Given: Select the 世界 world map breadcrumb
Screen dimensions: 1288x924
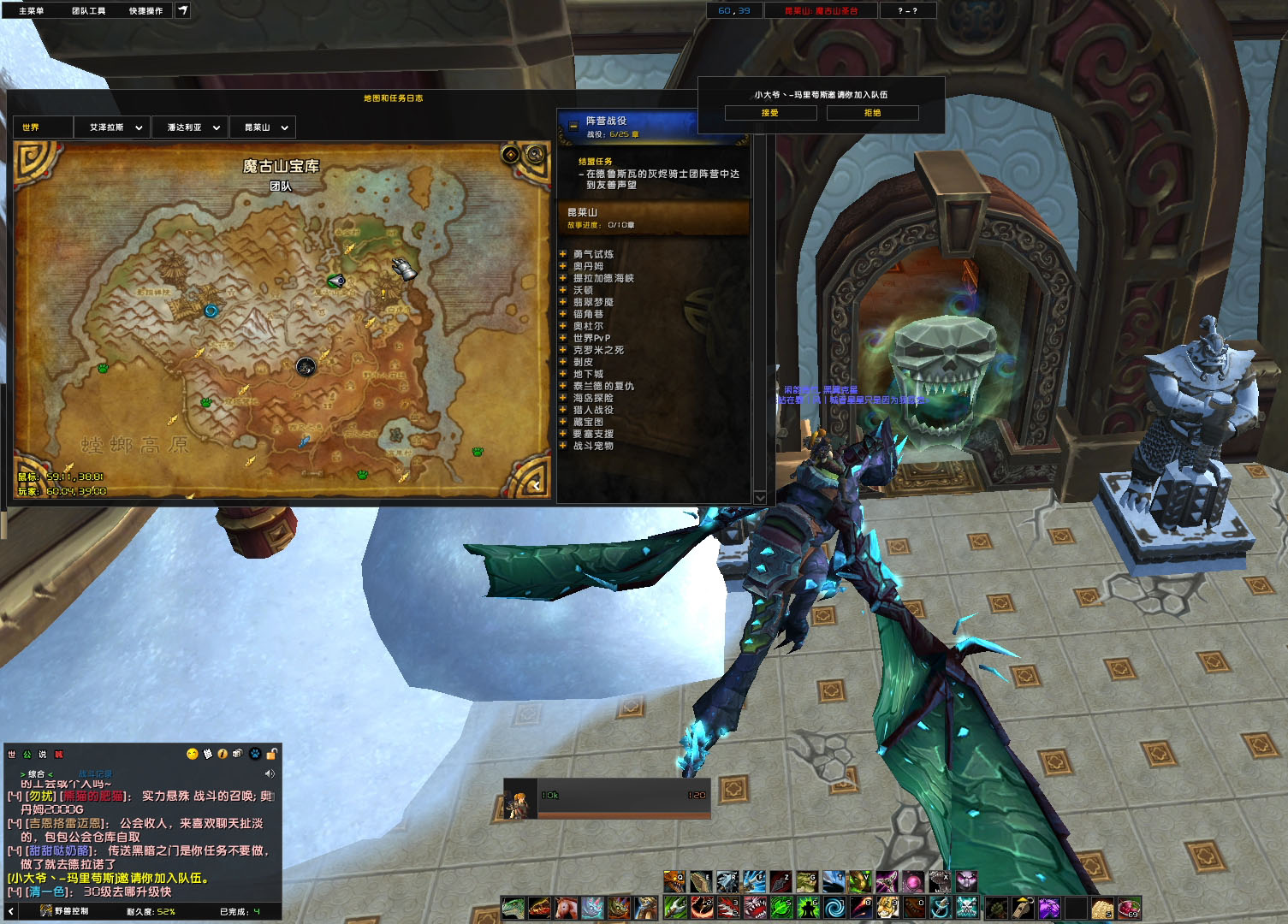Looking at the screenshot, I should pyautogui.click(x=32, y=127).
